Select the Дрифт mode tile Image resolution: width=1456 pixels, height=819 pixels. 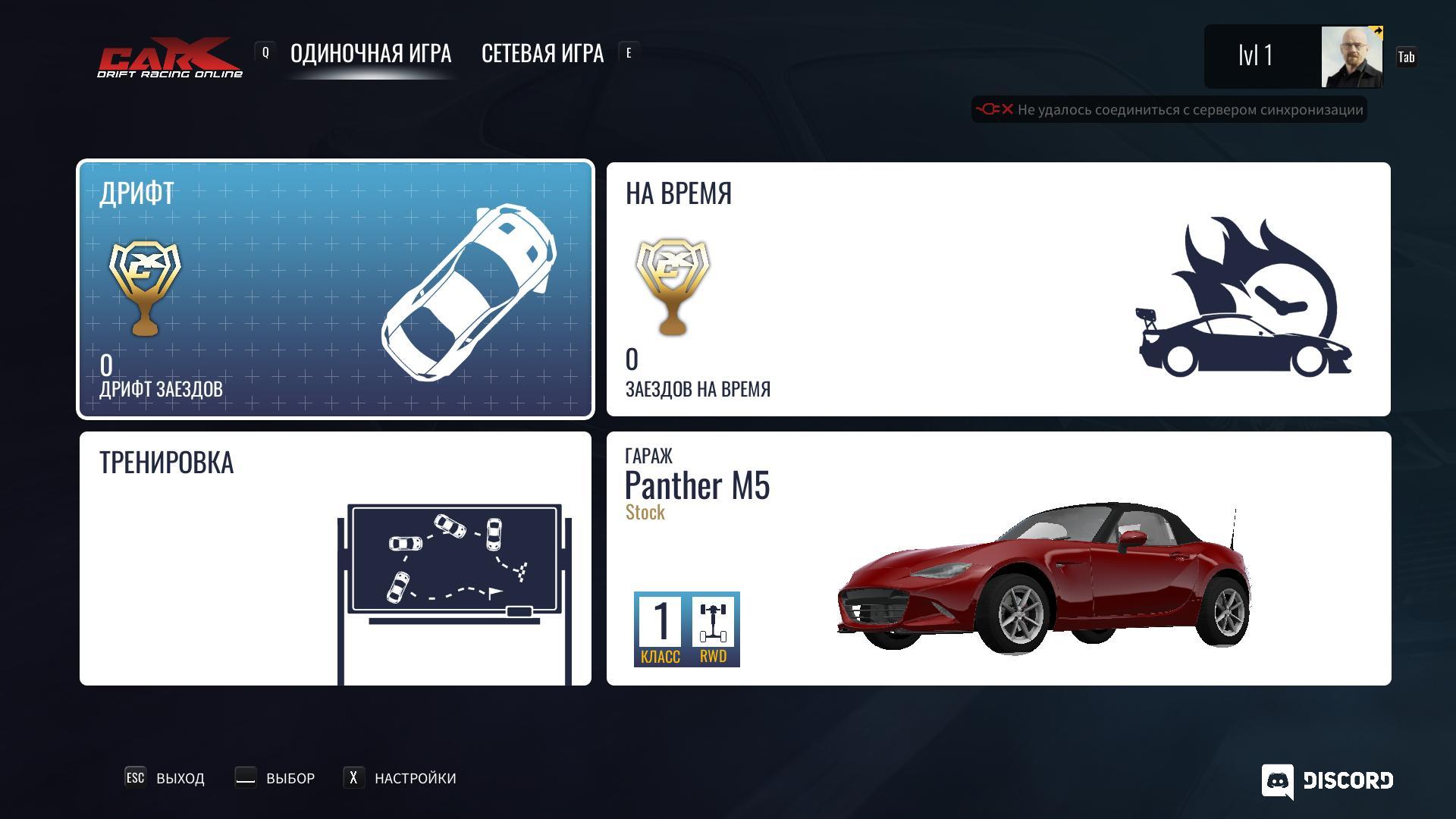tap(335, 289)
